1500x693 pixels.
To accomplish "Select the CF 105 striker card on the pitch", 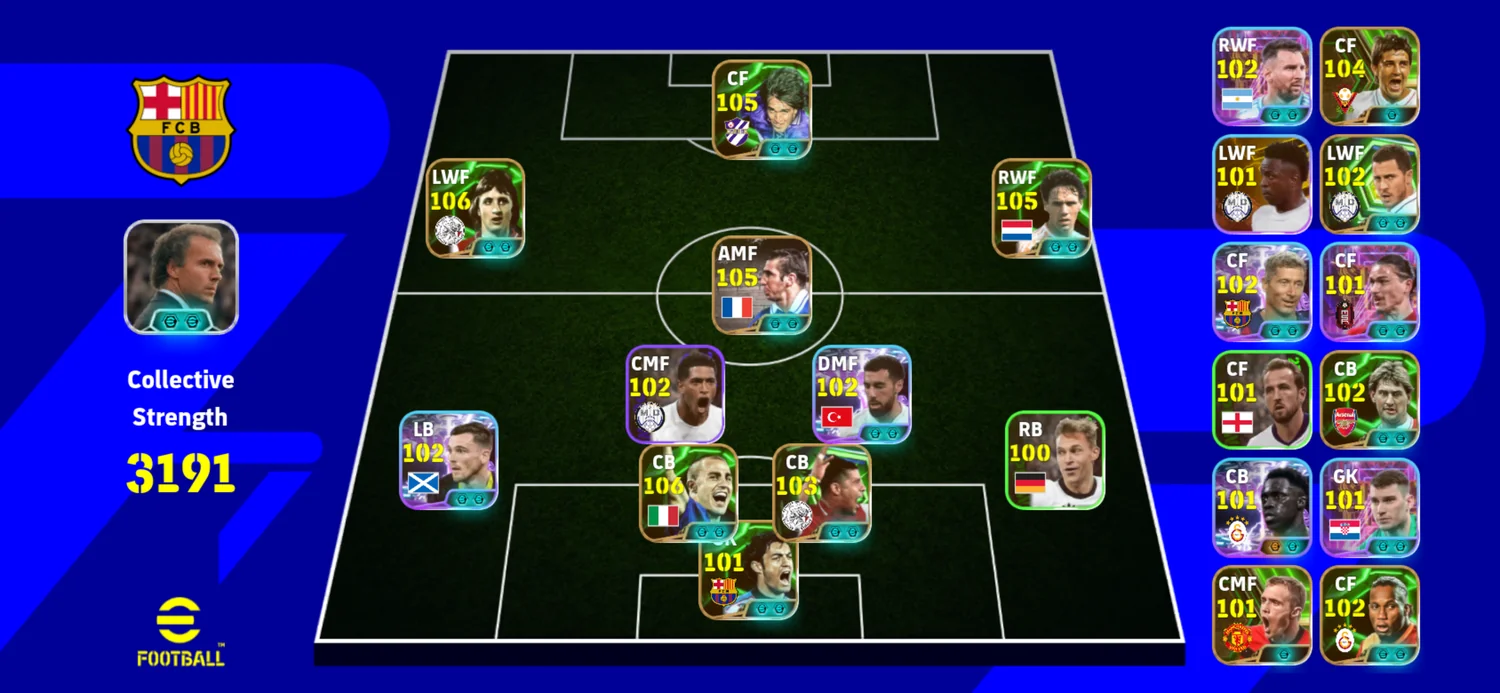I will click(761, 109).
